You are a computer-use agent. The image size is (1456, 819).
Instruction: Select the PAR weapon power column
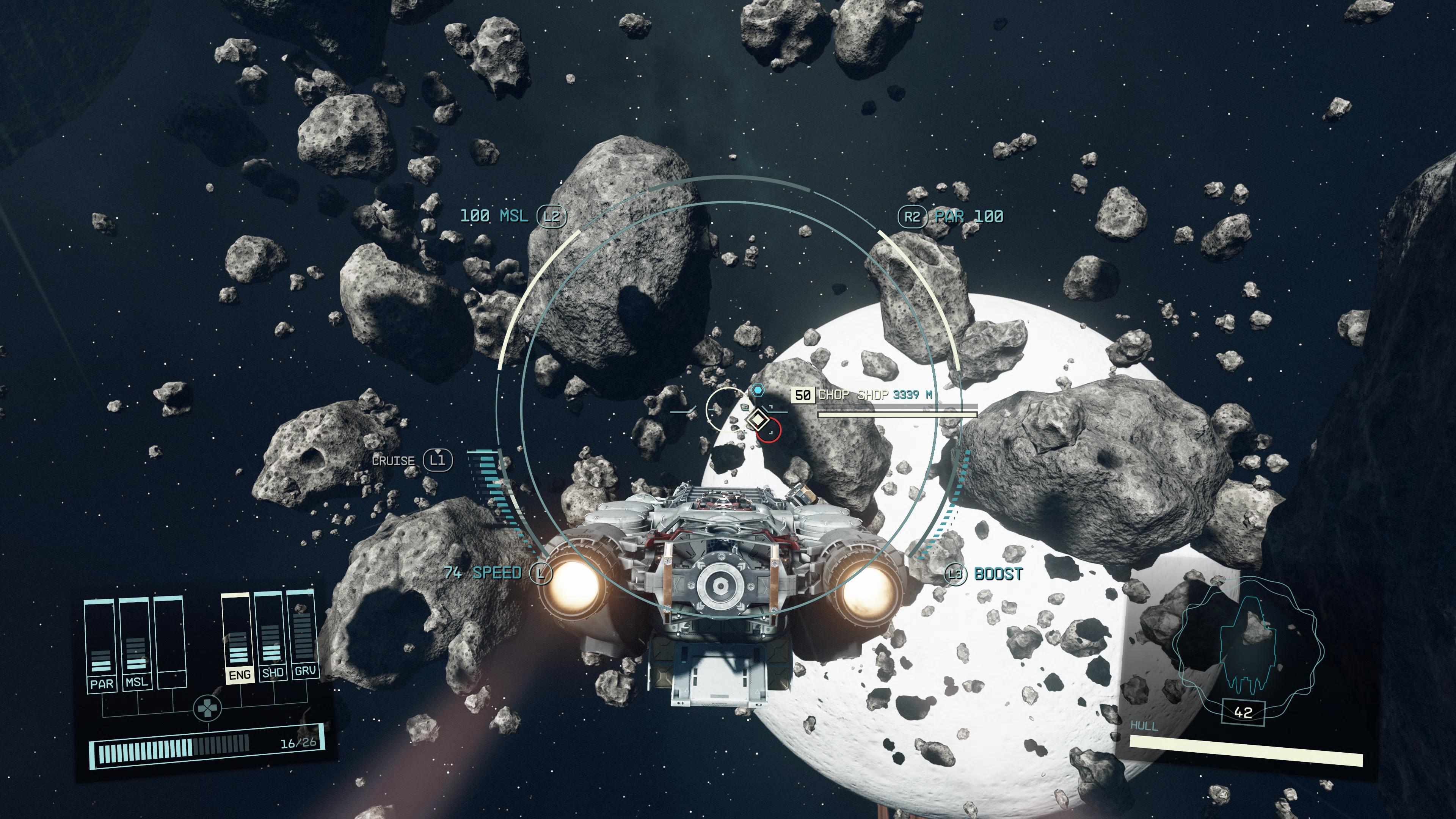point(100,644)
